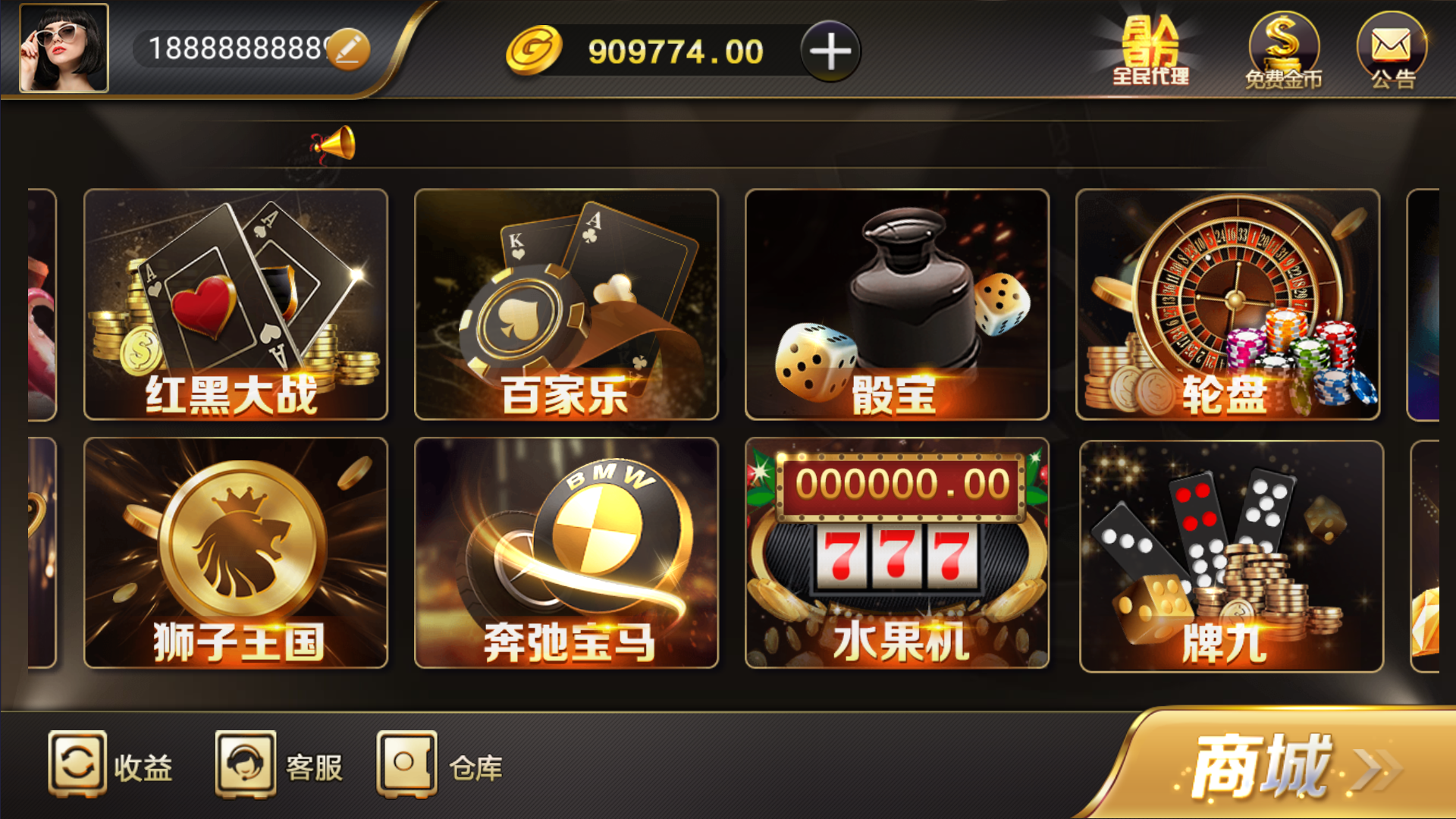The width and height of the screenshot is (1456, 819).
Task: Click the plus button to add coins
Action: point(830,51)
